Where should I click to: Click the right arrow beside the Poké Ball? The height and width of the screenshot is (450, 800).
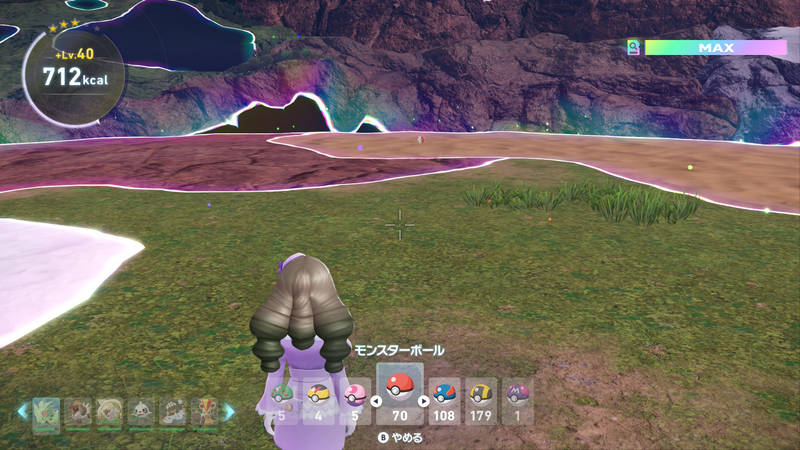pyautogui.click(x=423, y=401)
